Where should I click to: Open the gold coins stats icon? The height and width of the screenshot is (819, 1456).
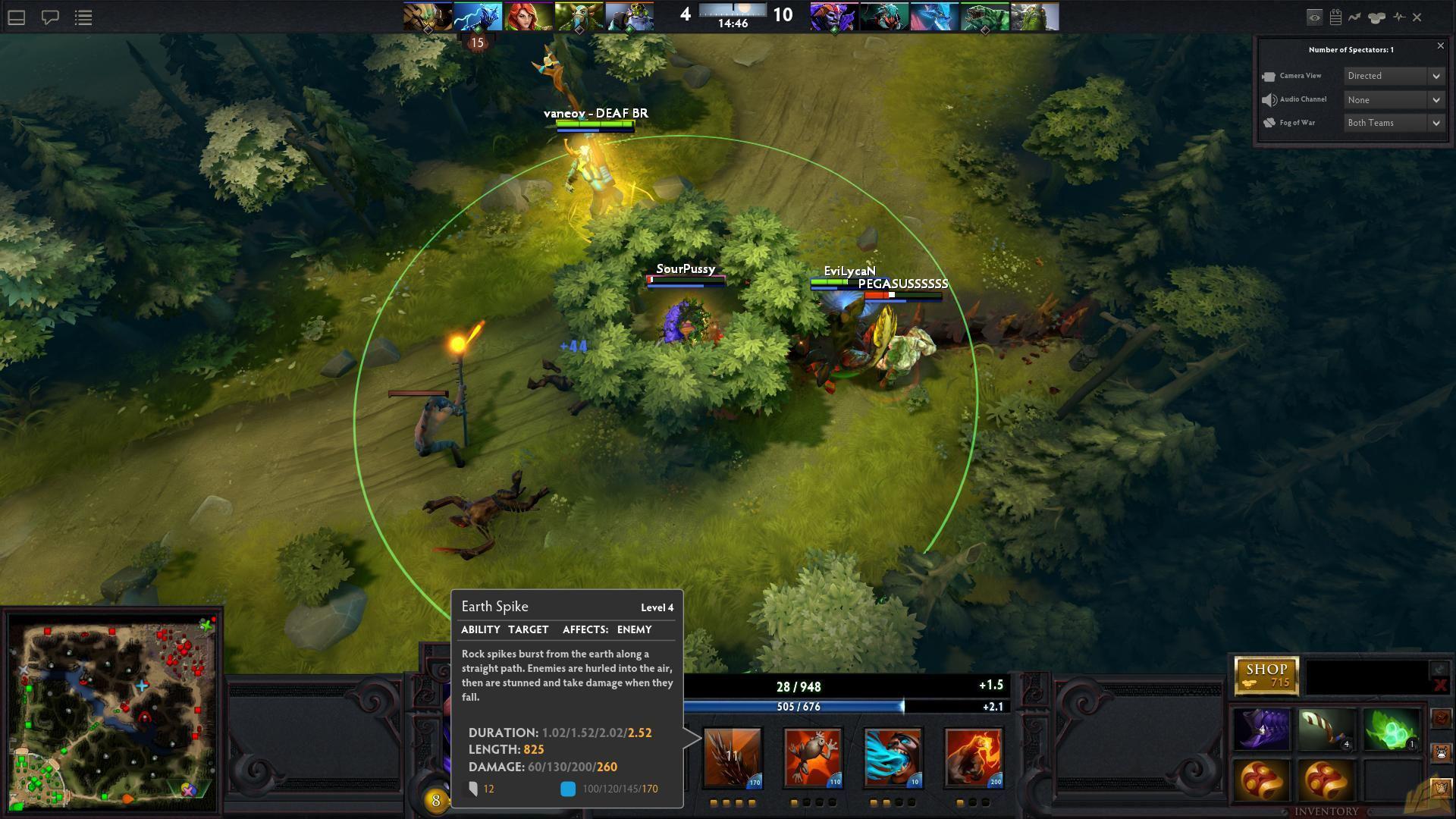[x=1376, y=17]
